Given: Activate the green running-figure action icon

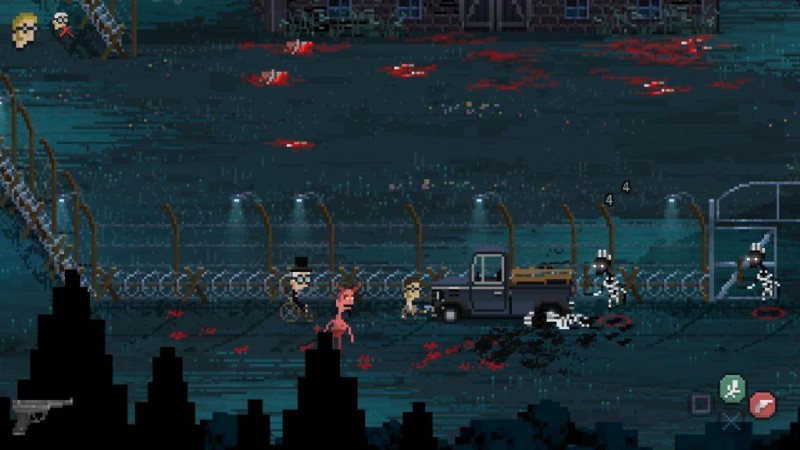Looking at the screenshot, I should (733, 386).
